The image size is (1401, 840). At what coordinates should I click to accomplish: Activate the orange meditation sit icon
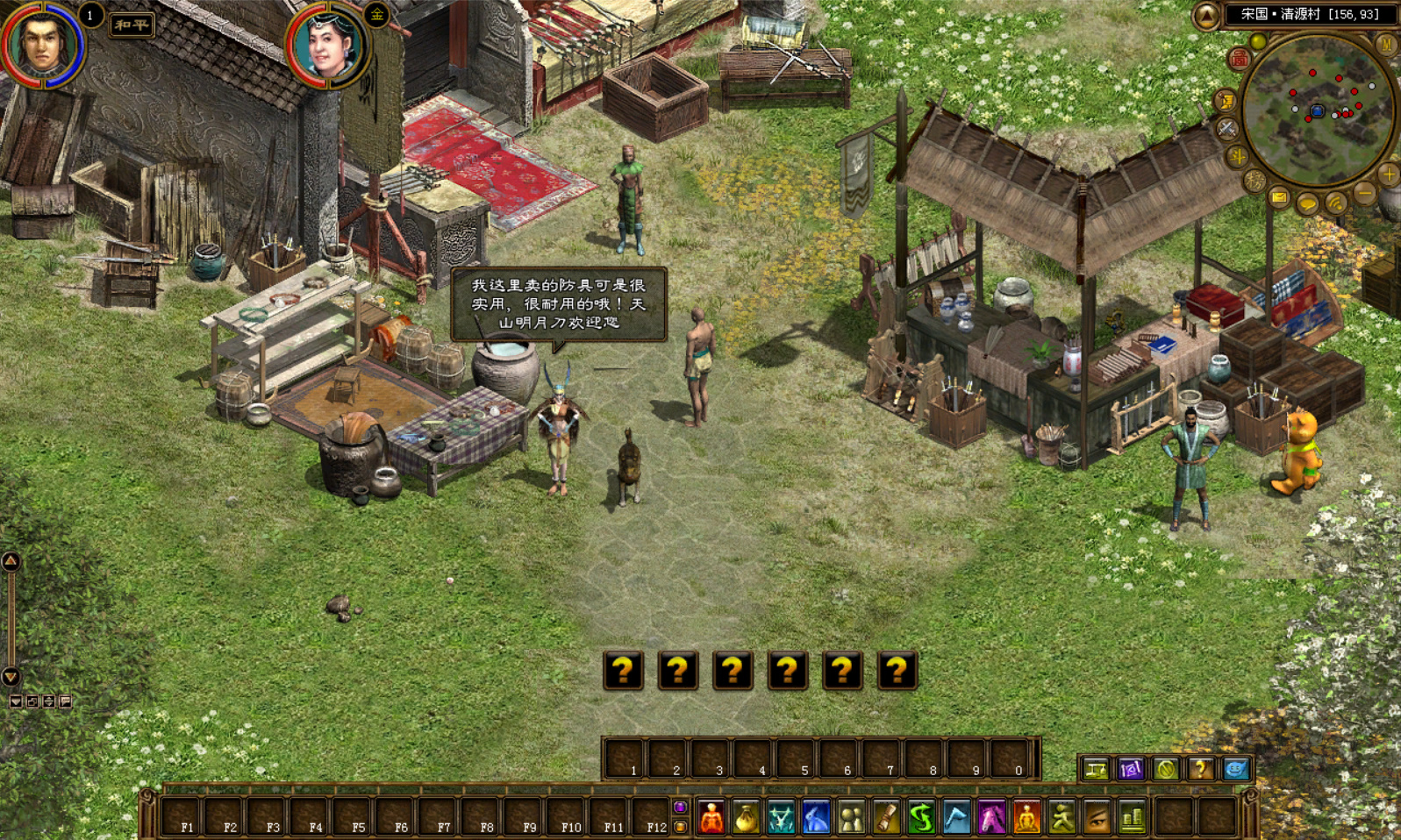(x=1026, y=818)
